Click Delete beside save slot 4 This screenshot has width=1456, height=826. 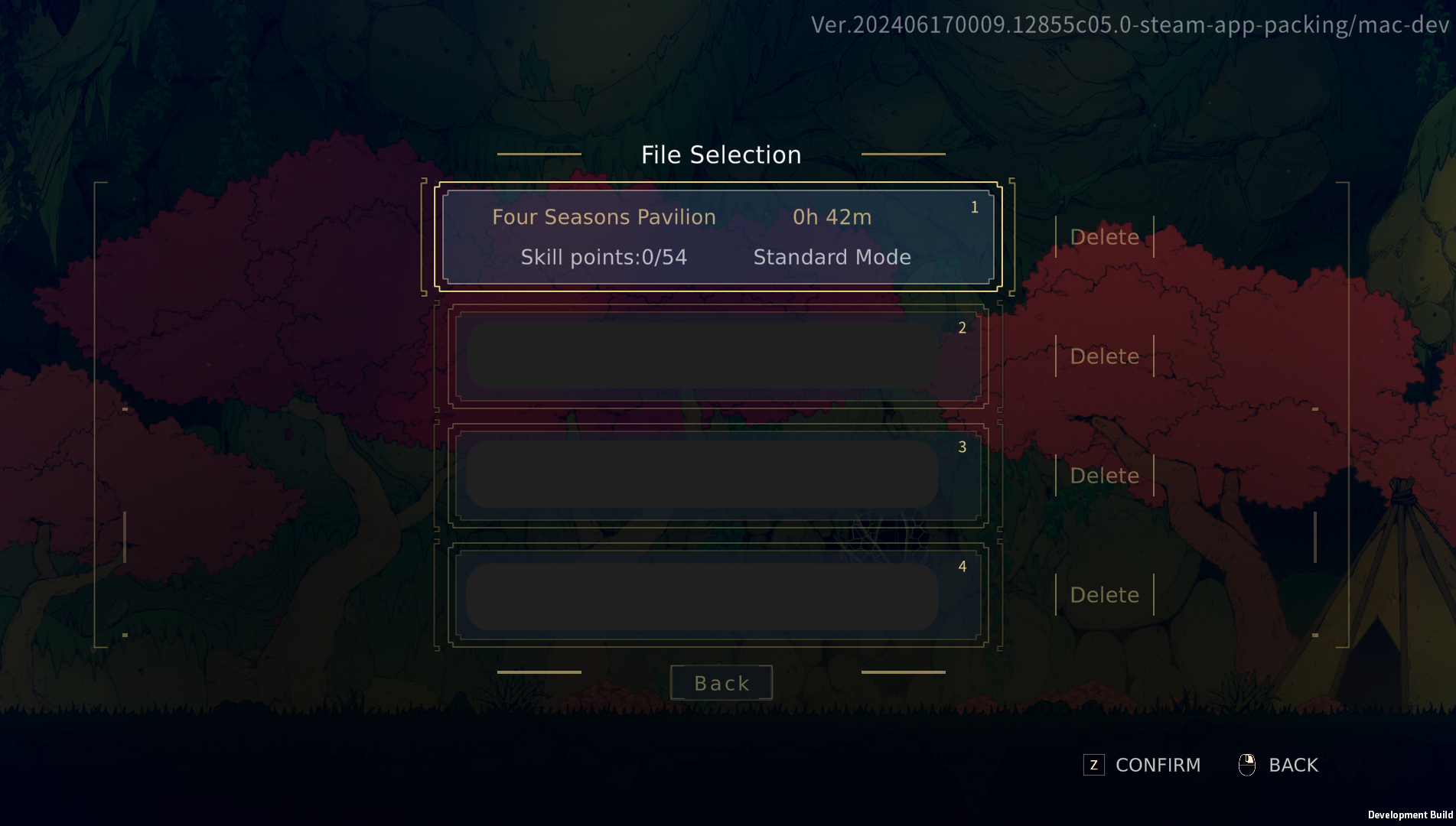click(x=1104, y=595)
